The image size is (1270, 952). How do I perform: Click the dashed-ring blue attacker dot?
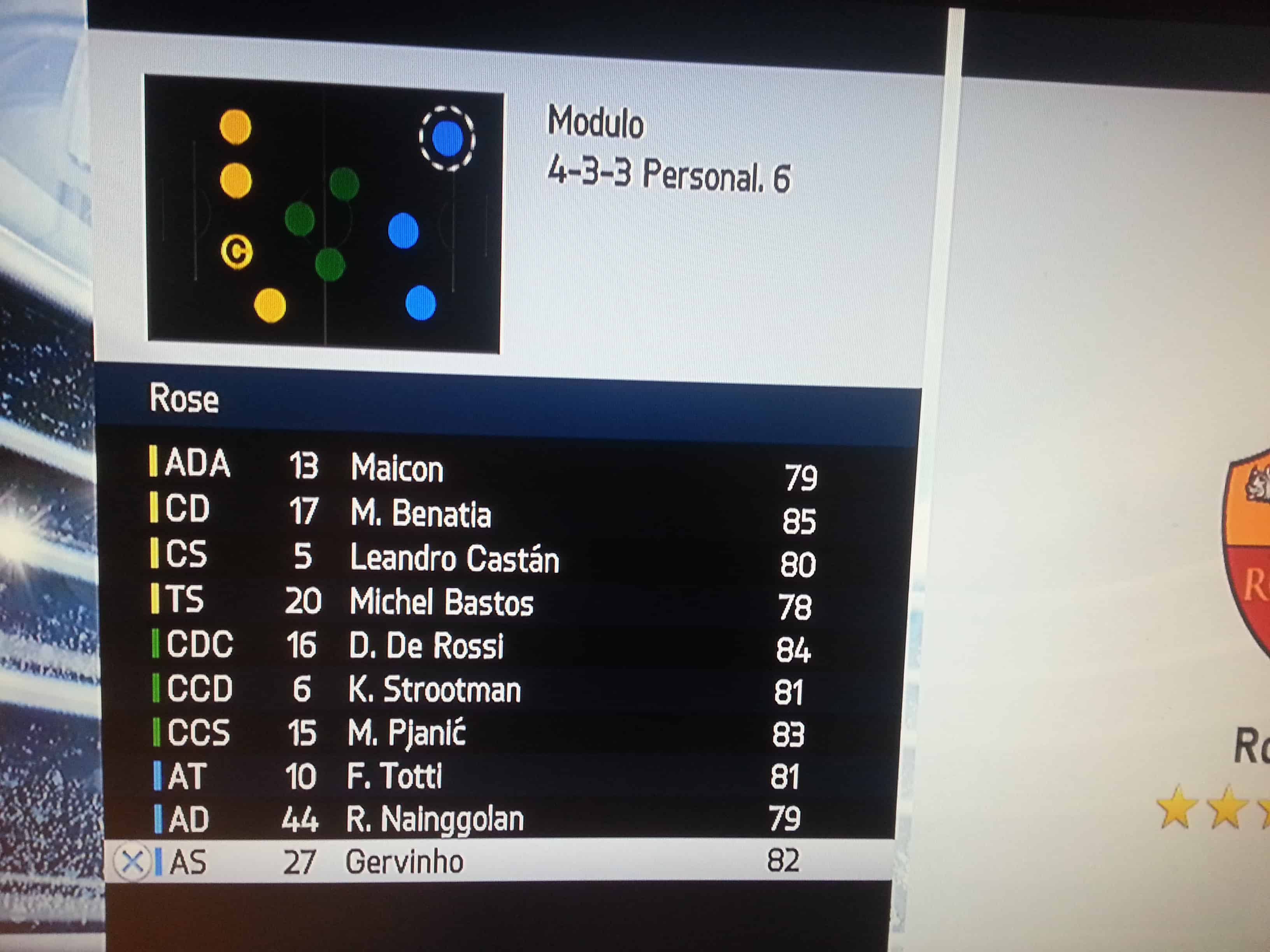click(447, 138)
